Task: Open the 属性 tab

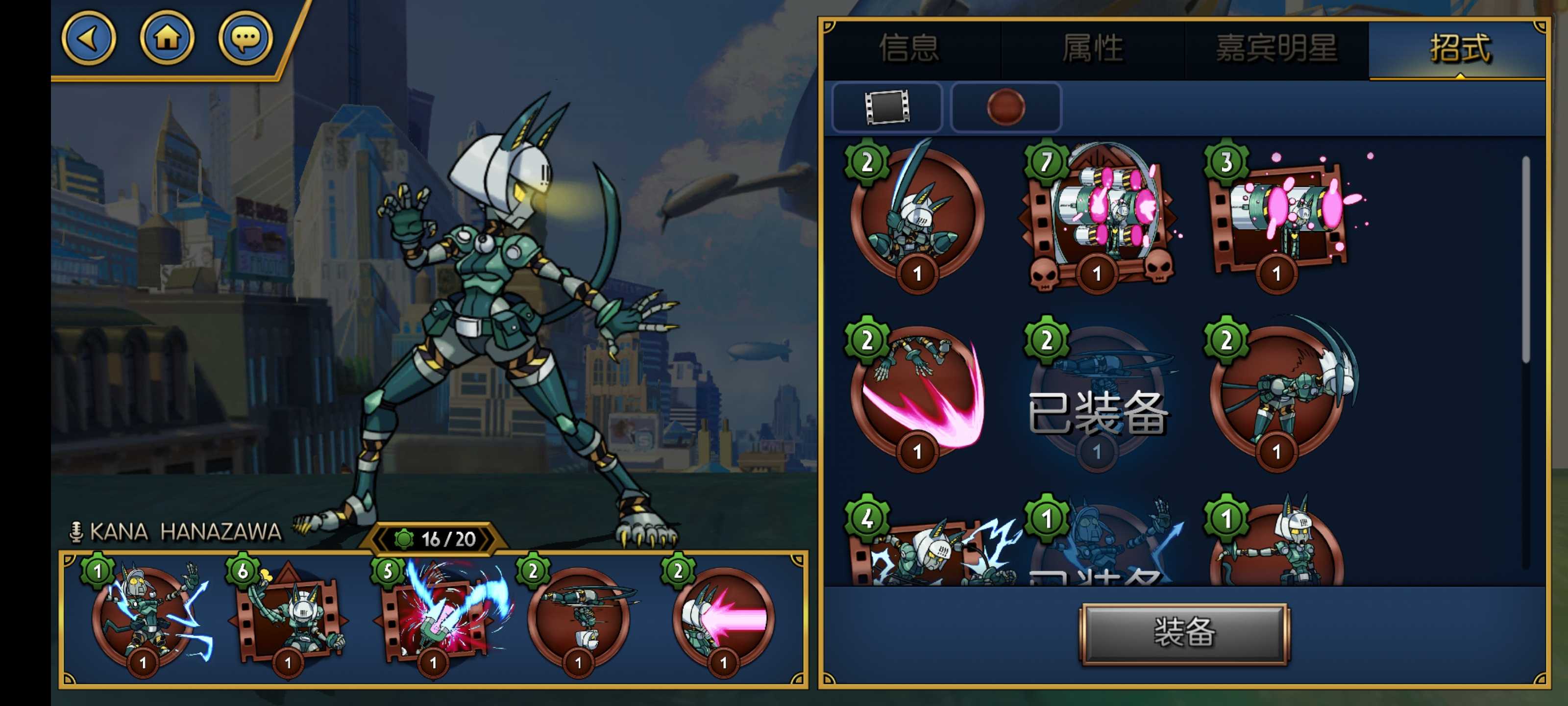Action: pyautogui.click(x=1092, y=49)
